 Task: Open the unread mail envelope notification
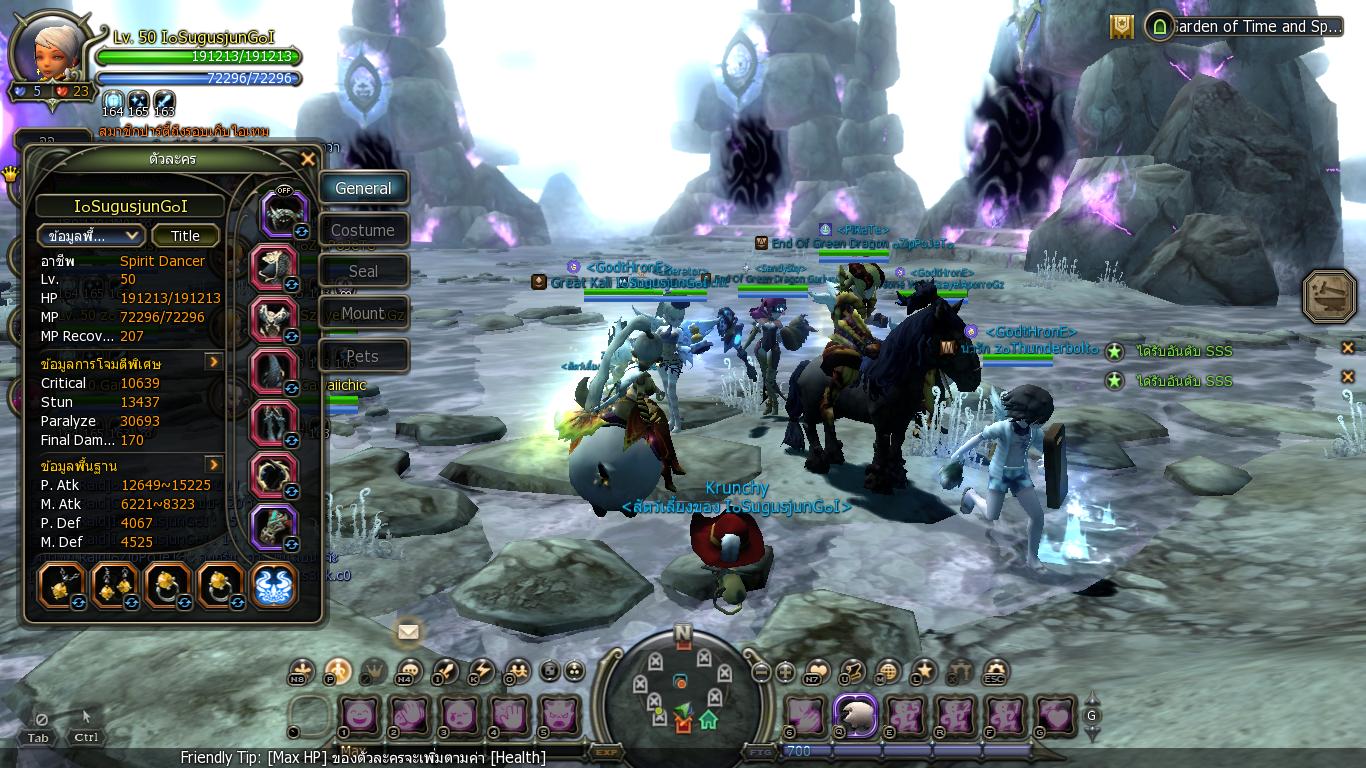[407, 632]
